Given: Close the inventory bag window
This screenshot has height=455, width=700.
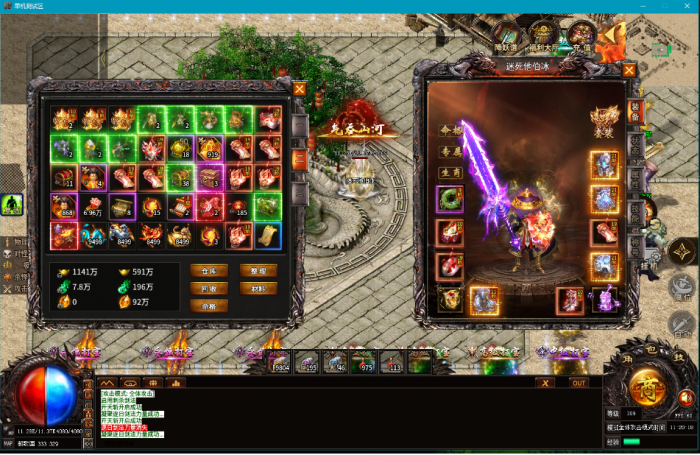Looking at the screenshot, I should click(299, 88).
